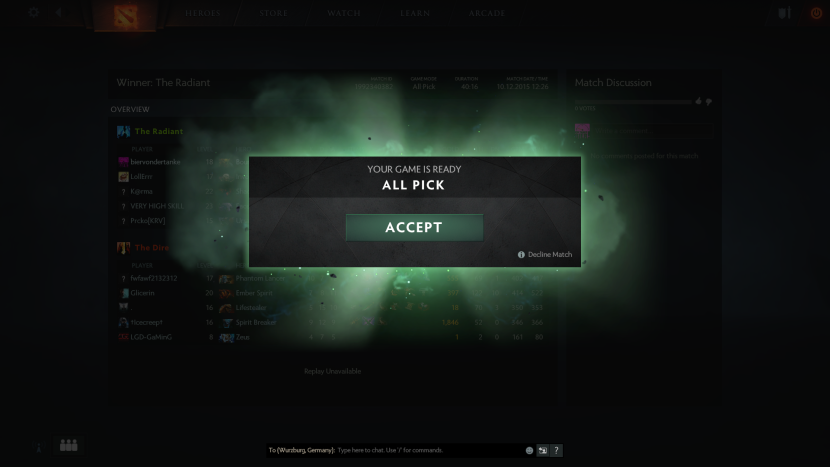Open the party icon at bottom left
This screenshot has width=830, height=467.
(x=69, y=445)
